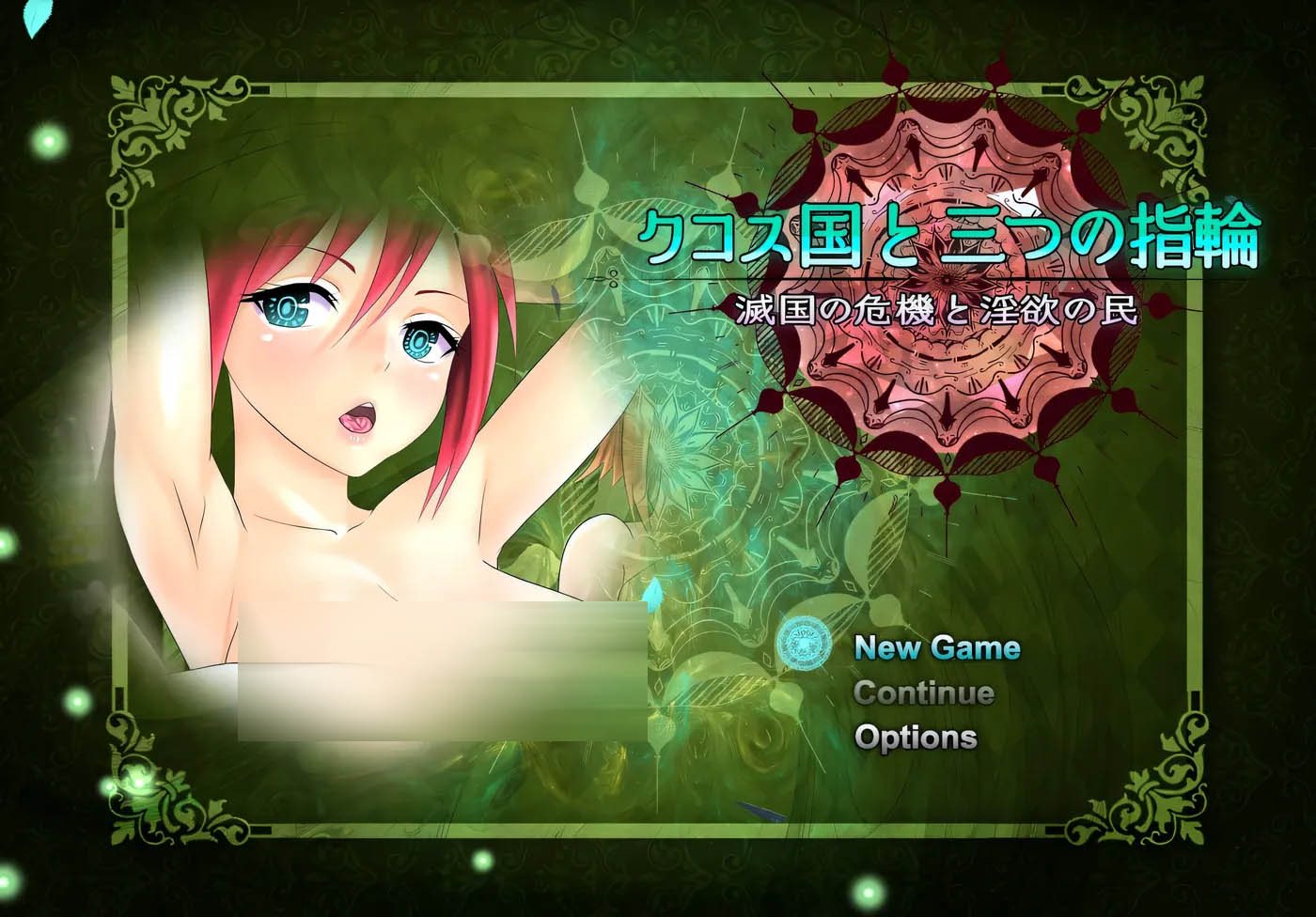Image resolution: width=1316 pixels, height=917 pixels.
Task: Open the Options menu
Action: [916, 738]
